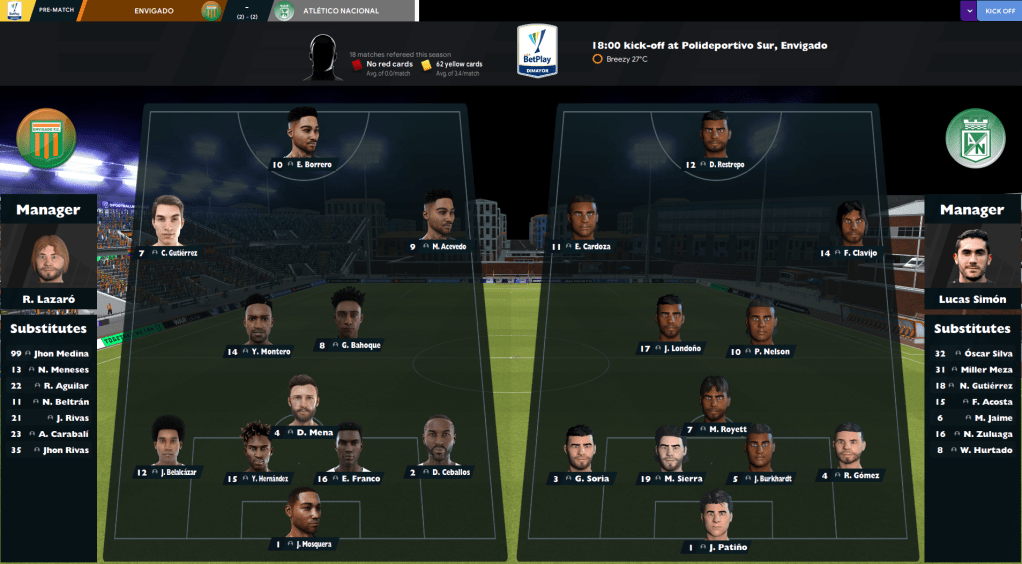
Task: Start the match with Kick Off
Action: click(x=1000, y=11)
